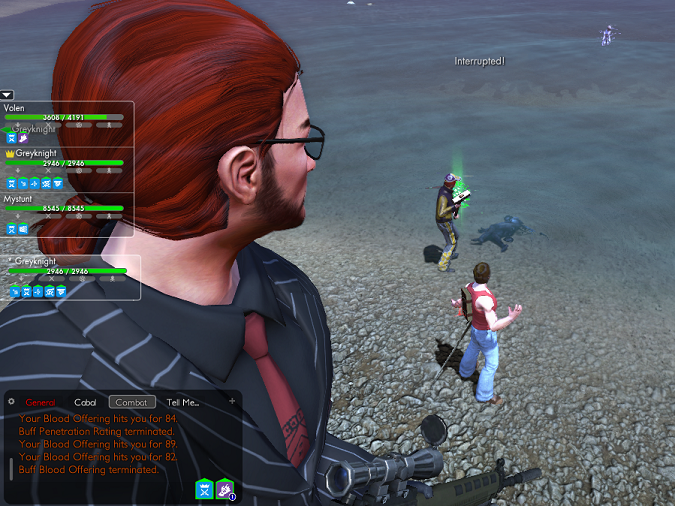Image resolution: width=675 pixels, height=506 pixels.
Task: Target team member Mystunt
Action: point(18,199)
